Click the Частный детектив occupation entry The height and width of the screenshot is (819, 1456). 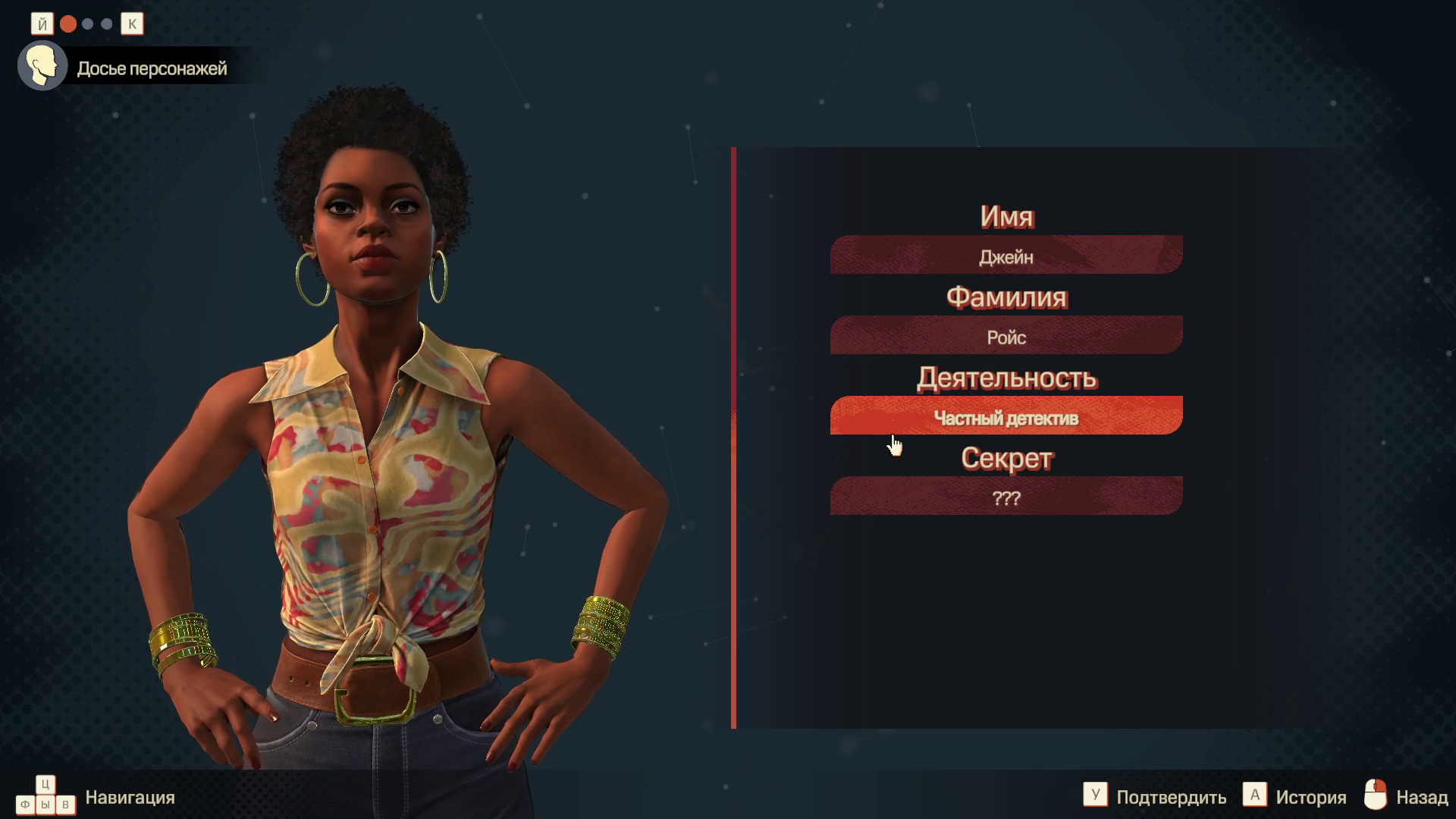point(1006,416)
